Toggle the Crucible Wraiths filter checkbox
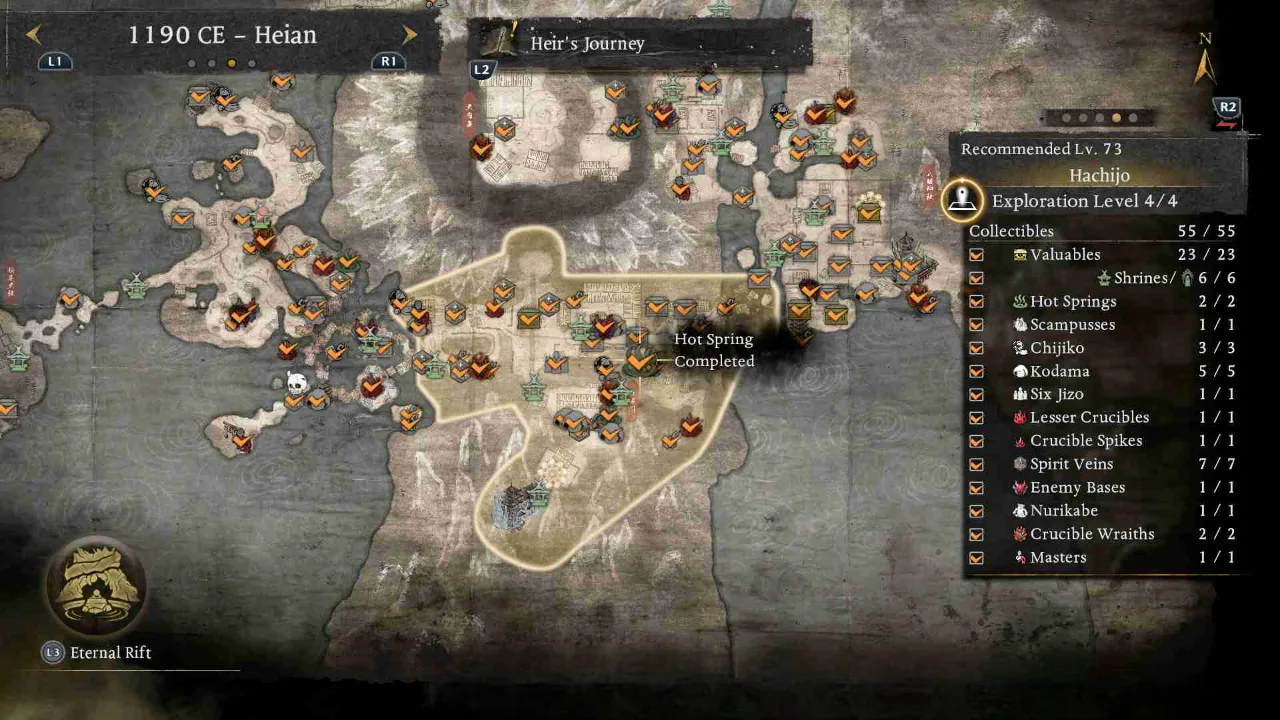 click(976, 534)
